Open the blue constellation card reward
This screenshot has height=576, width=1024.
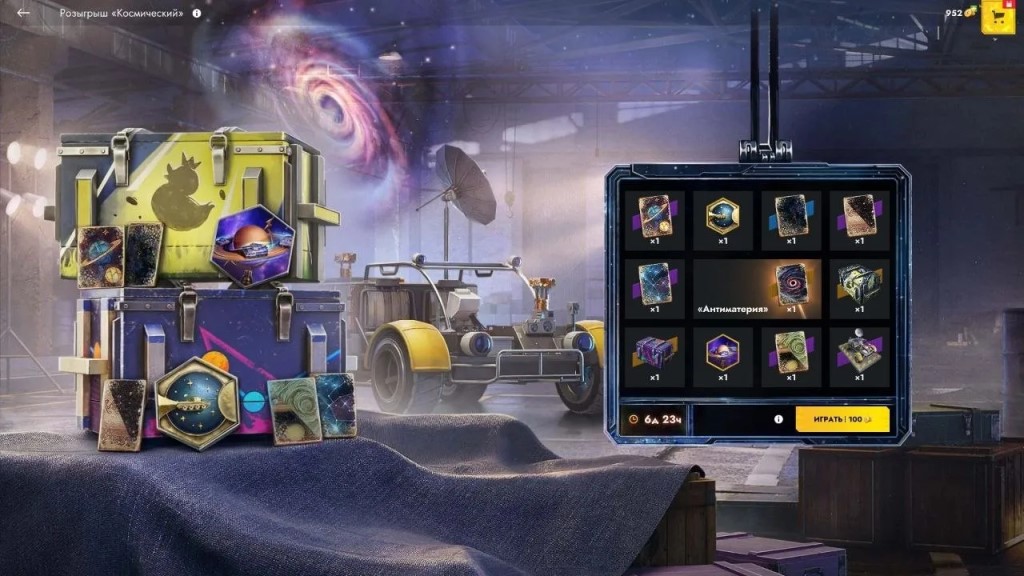coord(655,284)
